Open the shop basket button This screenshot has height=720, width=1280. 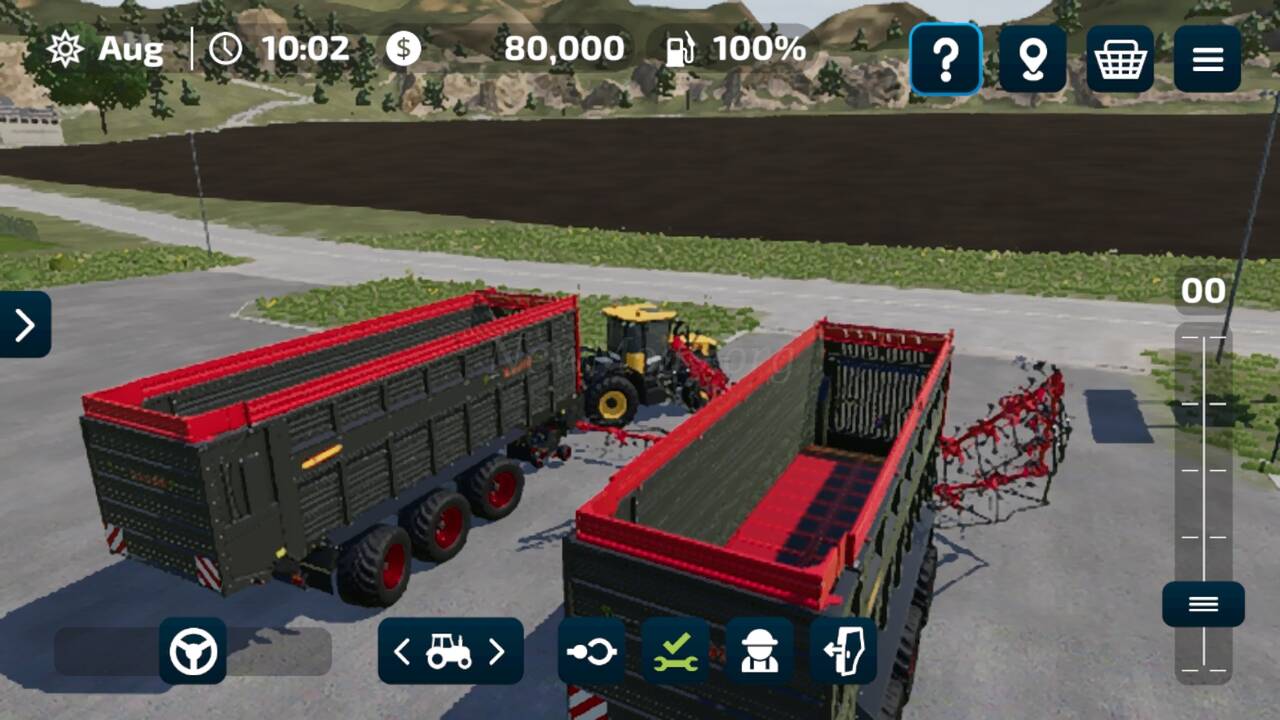pyautogui.click(x=1120, y=60)
